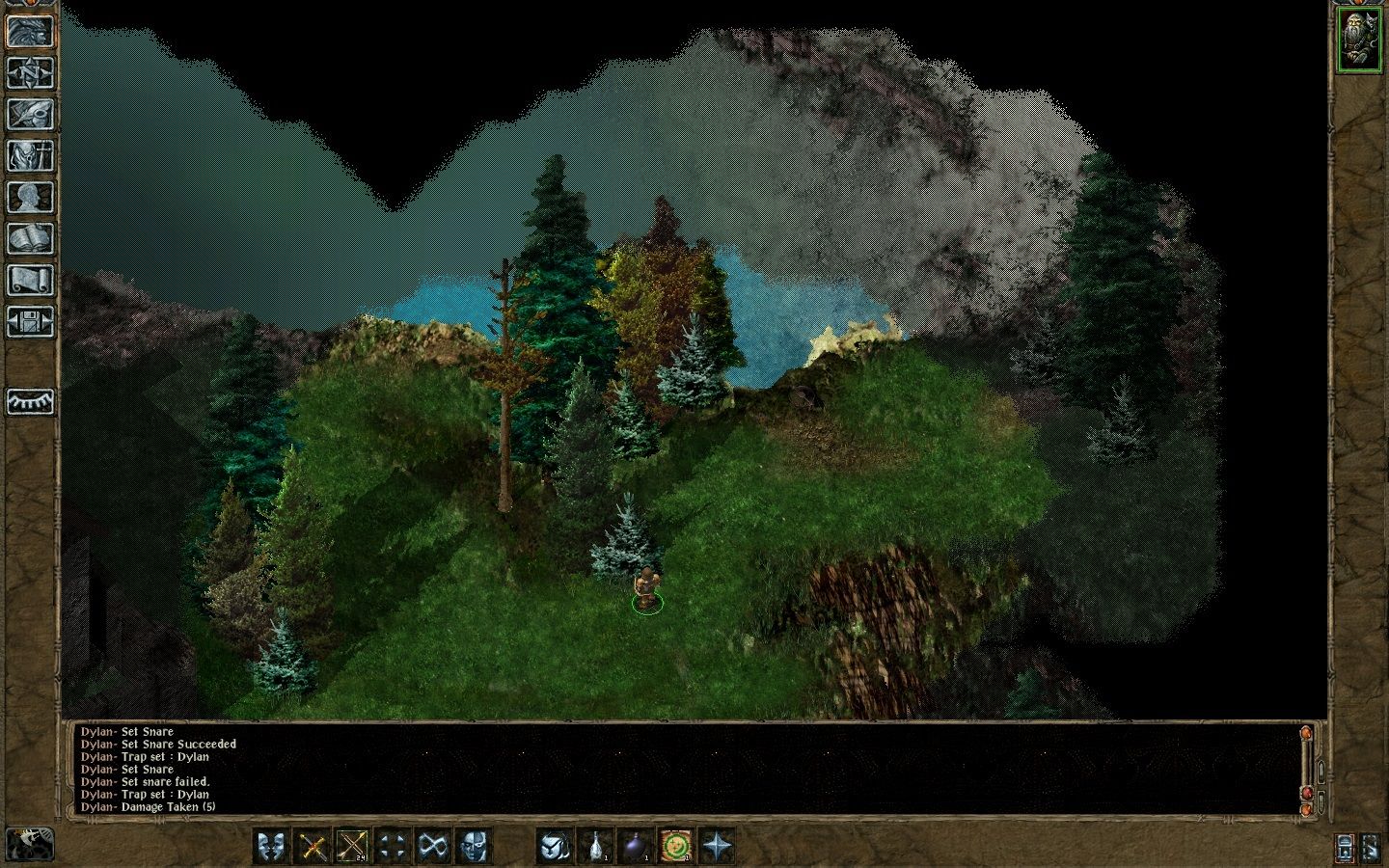1389x868 pixels.
Task: Toggle the infinity-symbol stealth mode
Action: [433, 847]
